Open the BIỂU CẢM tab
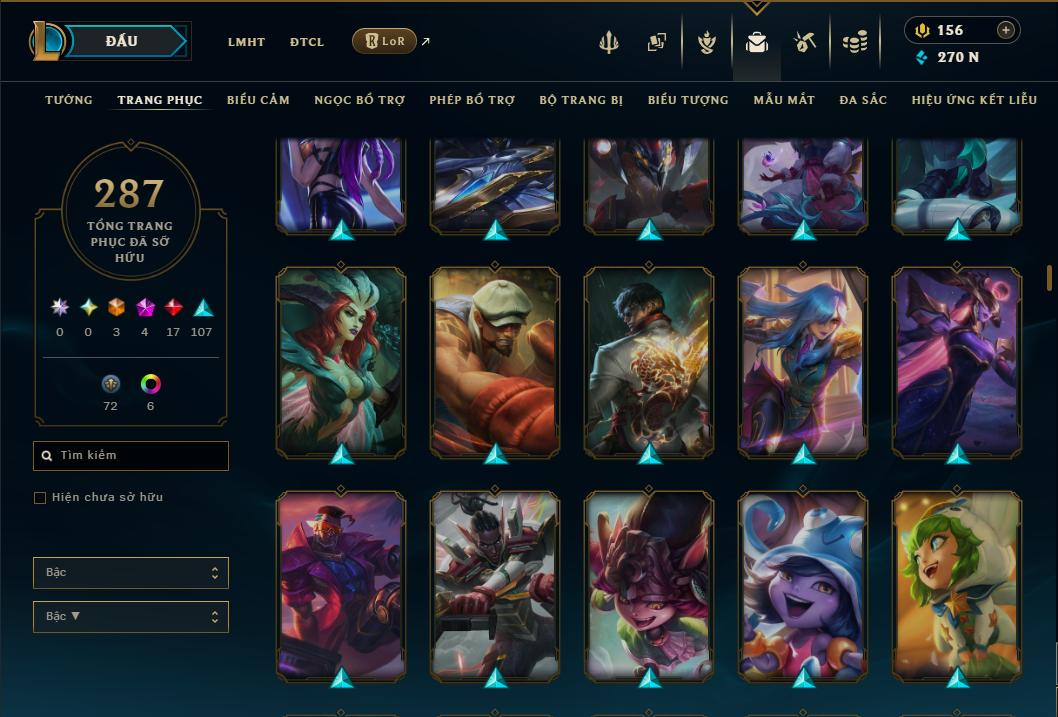 pyautogui.click(x=258, y=100)
